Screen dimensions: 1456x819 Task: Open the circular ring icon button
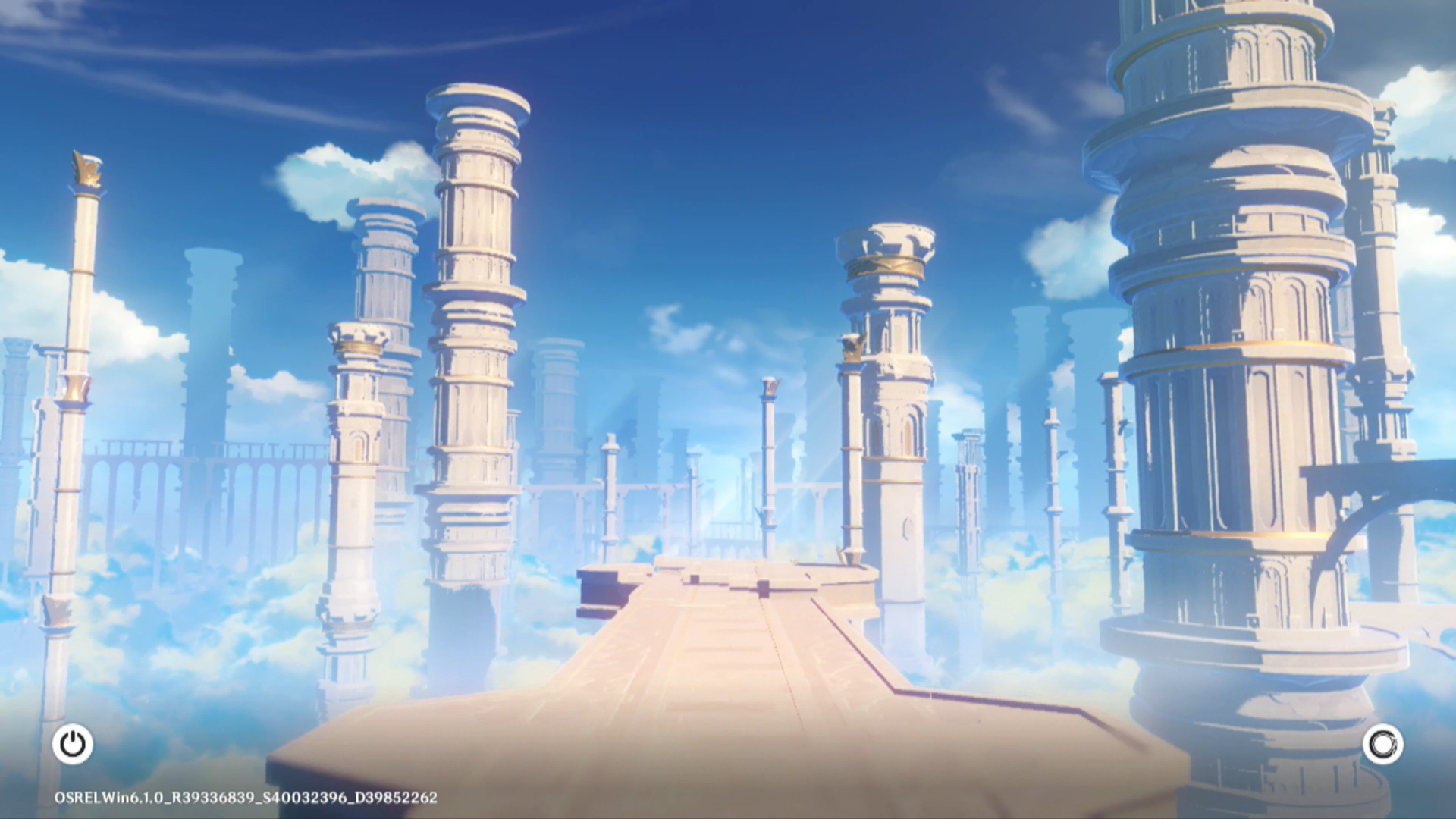pos(1382,744)
